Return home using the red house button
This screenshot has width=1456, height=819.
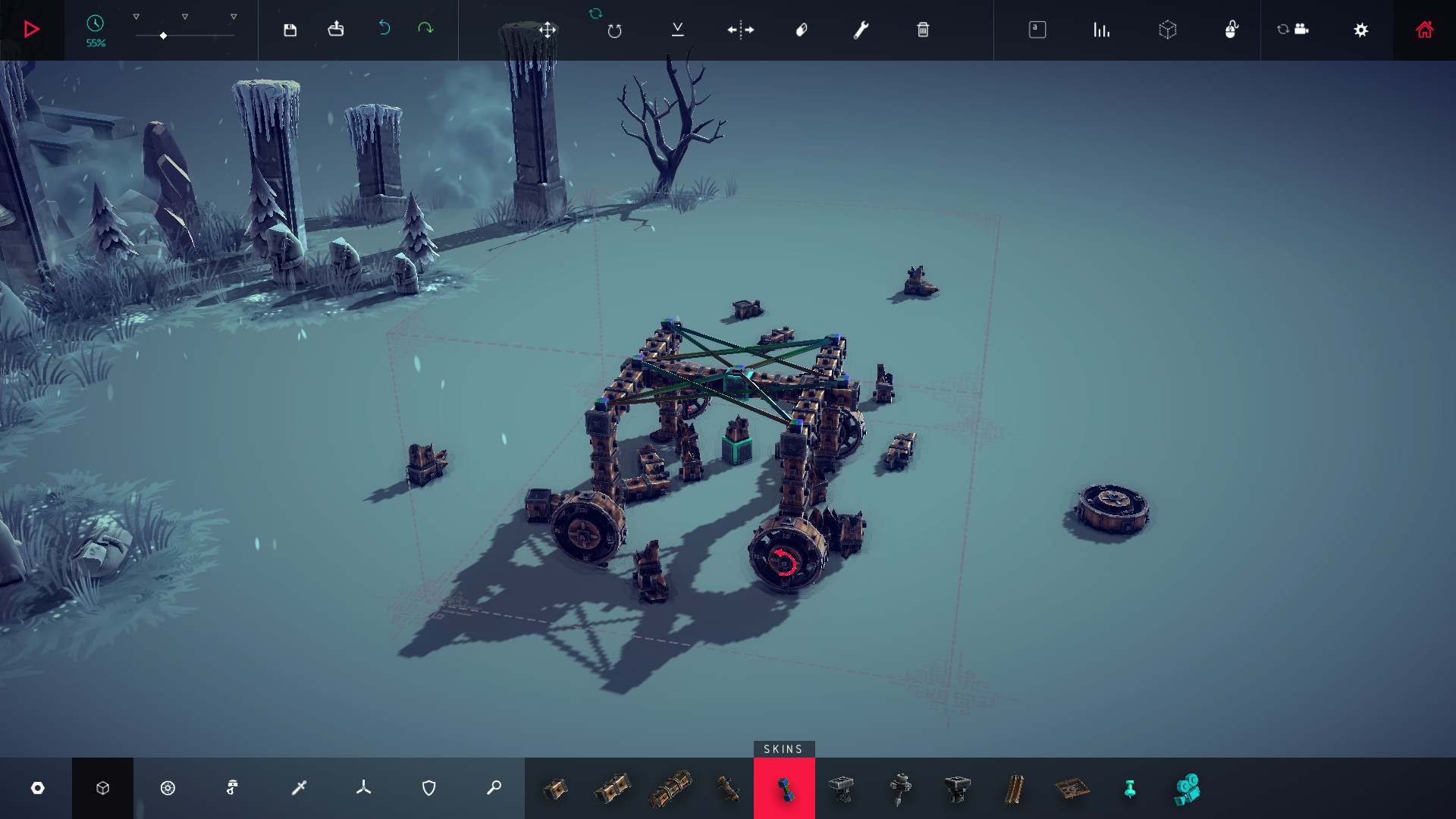coord(1424,30)
